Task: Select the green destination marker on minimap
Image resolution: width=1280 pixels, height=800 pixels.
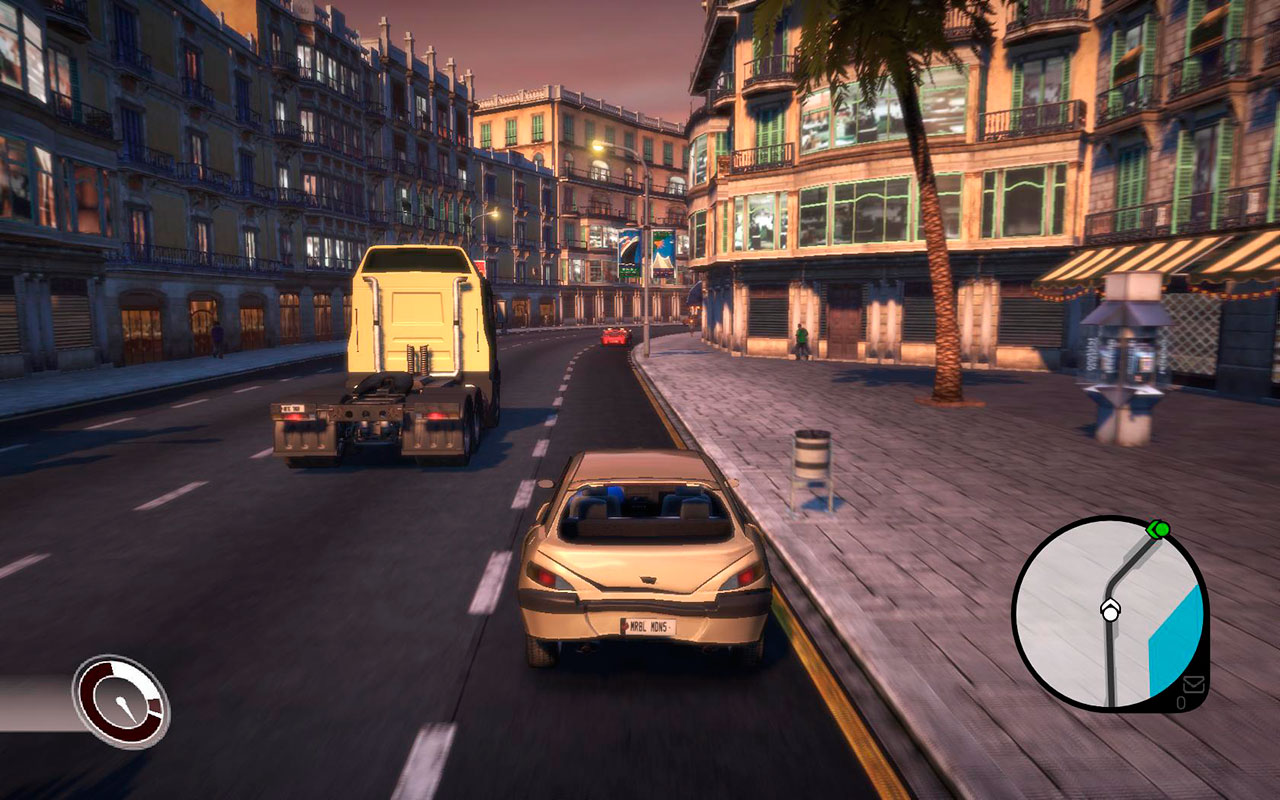Action: click(x=1159, y=528)
